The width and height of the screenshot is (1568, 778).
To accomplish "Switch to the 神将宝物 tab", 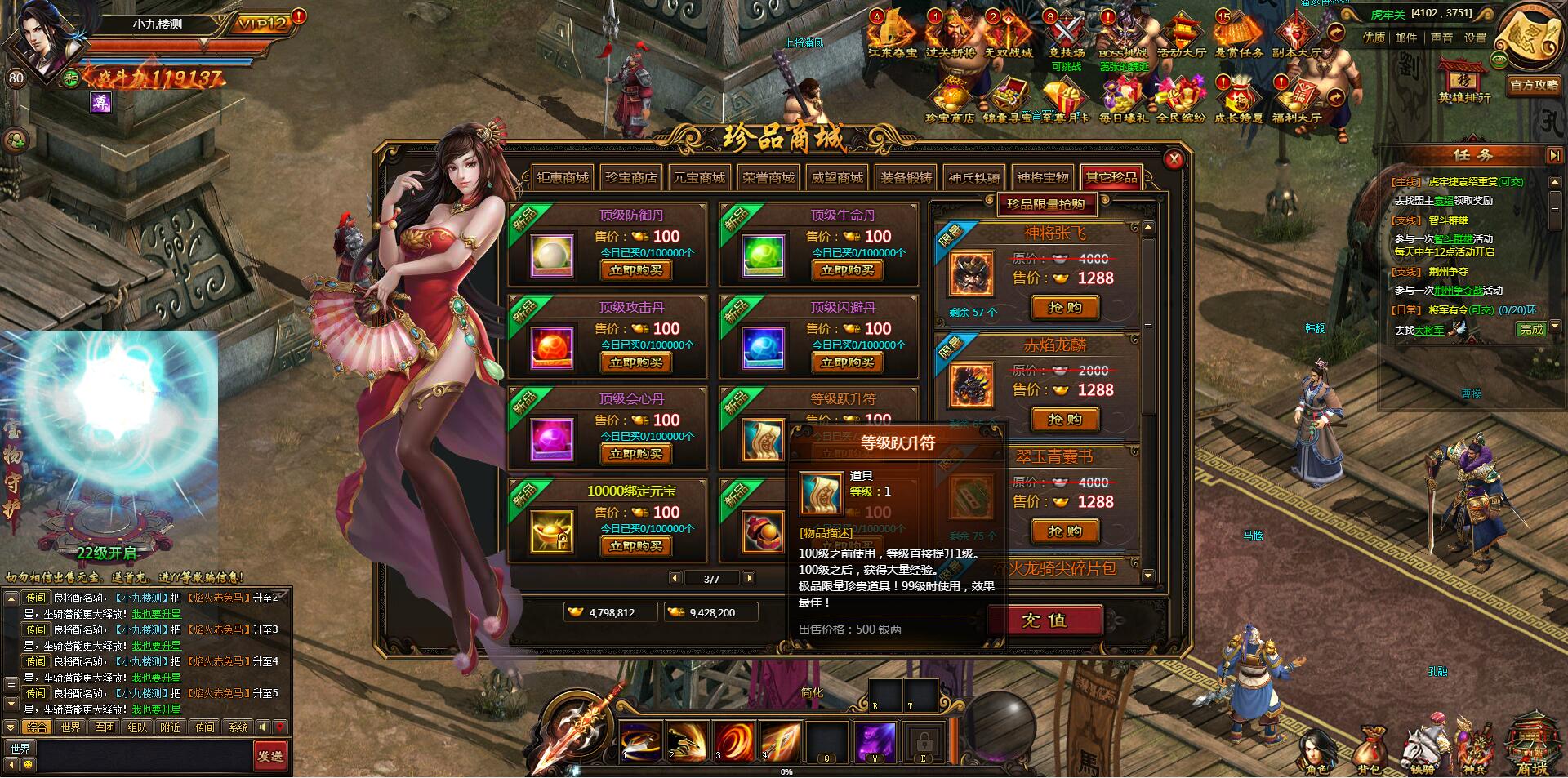I will coord(1043,177).
